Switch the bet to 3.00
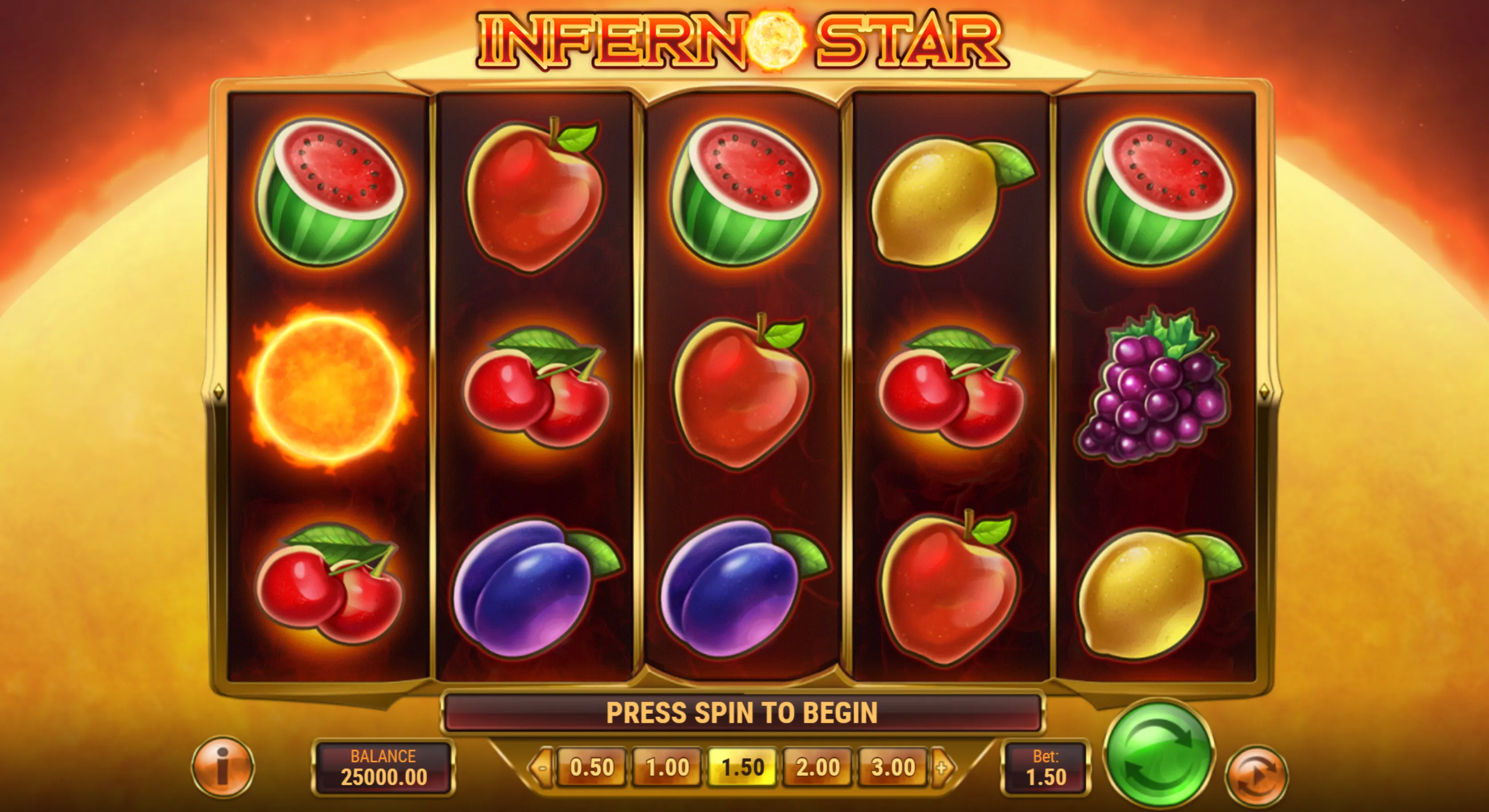This screenshot has width=1489, height=812. pos(893,768)
